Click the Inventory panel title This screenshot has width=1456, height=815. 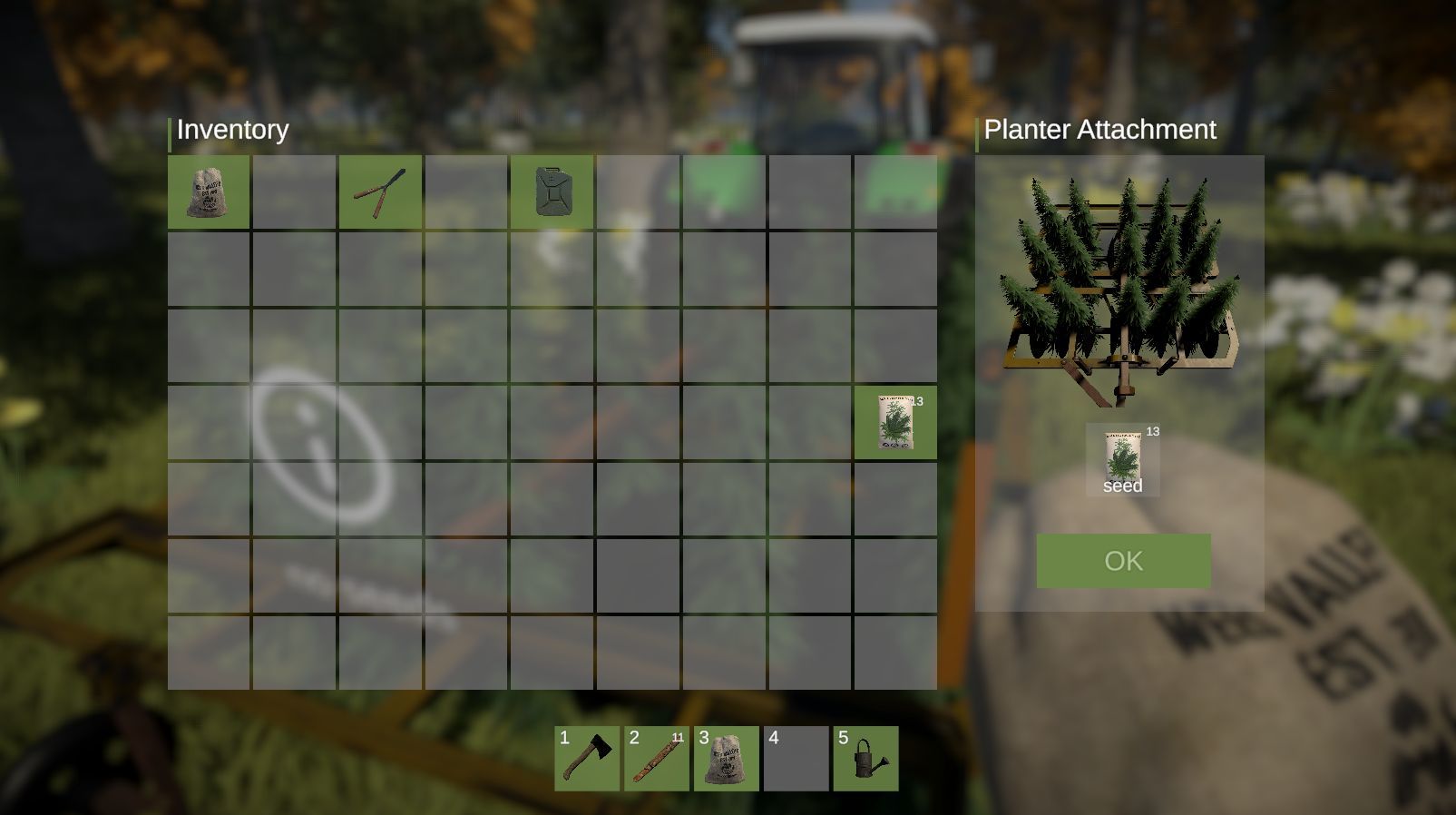(x=231, y=130)
